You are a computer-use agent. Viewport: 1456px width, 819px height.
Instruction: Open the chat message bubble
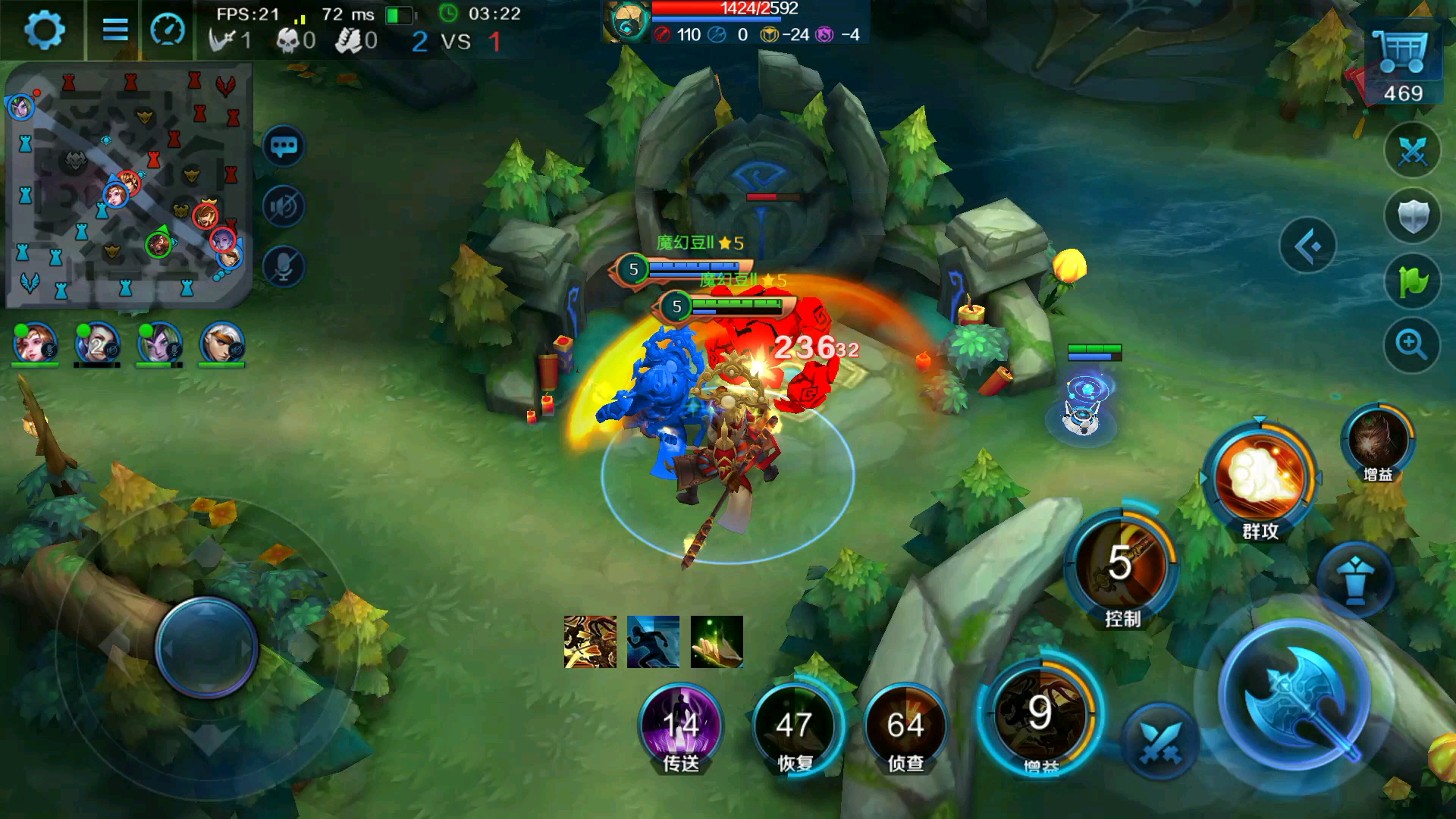coord(284,146)
